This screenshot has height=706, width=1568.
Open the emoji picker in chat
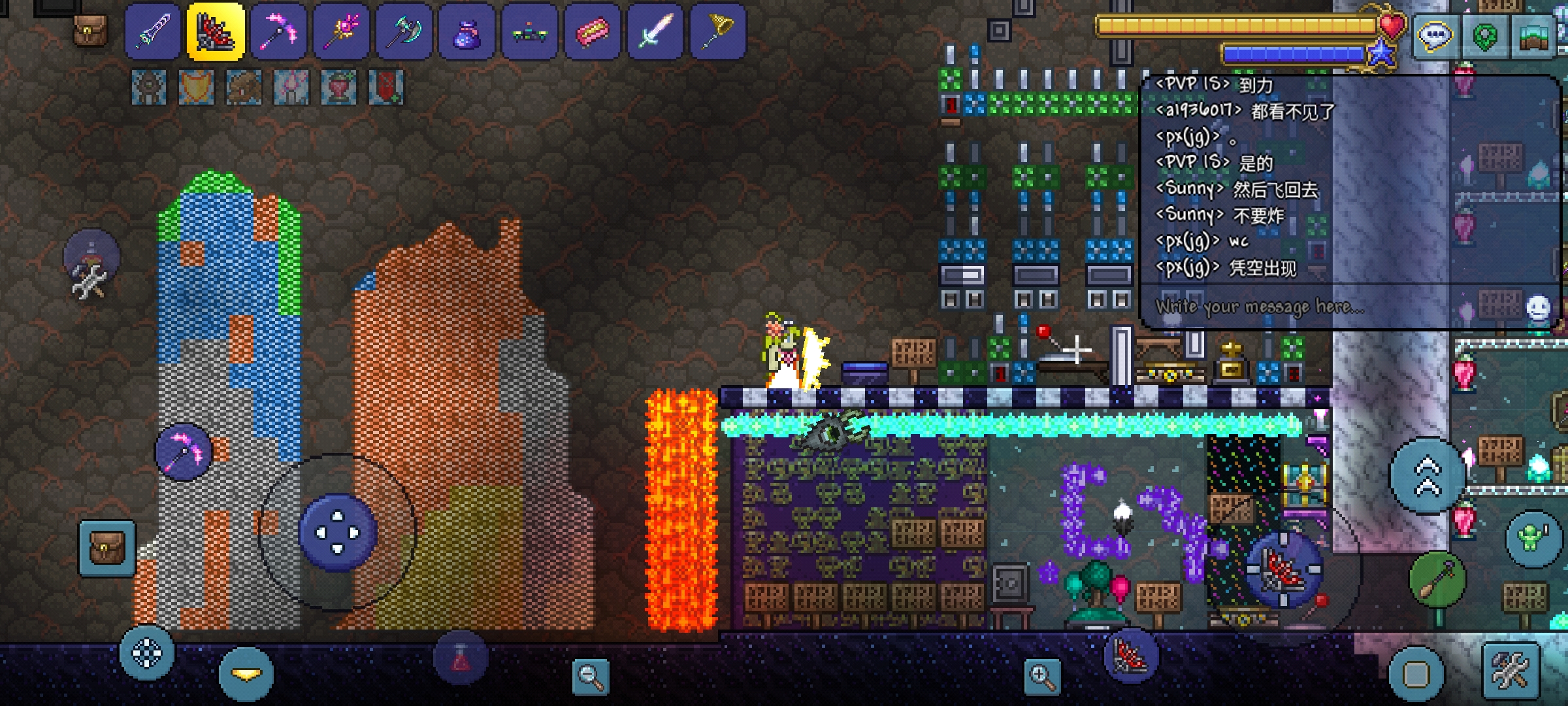[1538, 307]
